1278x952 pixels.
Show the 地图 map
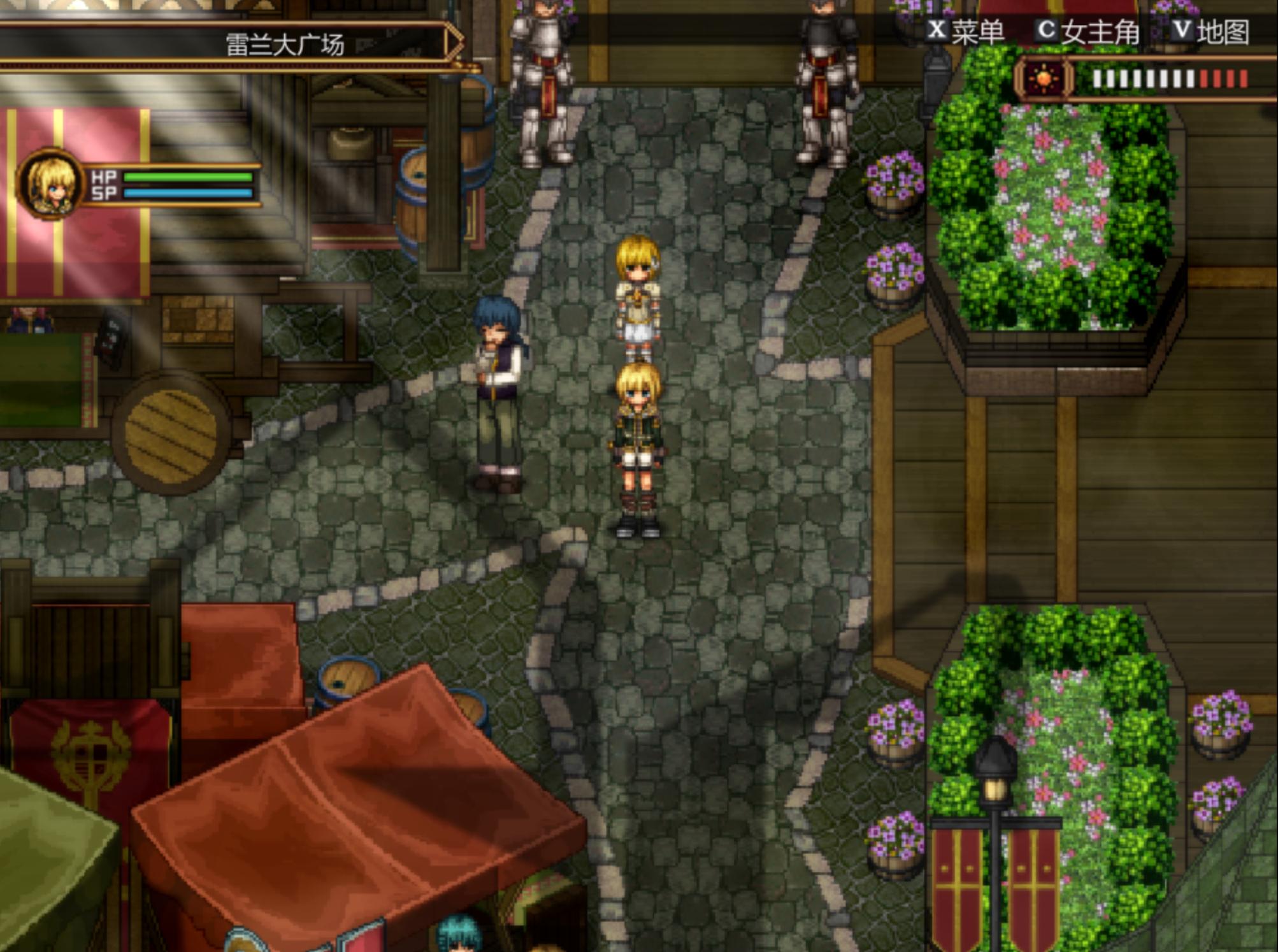click(x=1211, y=31)
